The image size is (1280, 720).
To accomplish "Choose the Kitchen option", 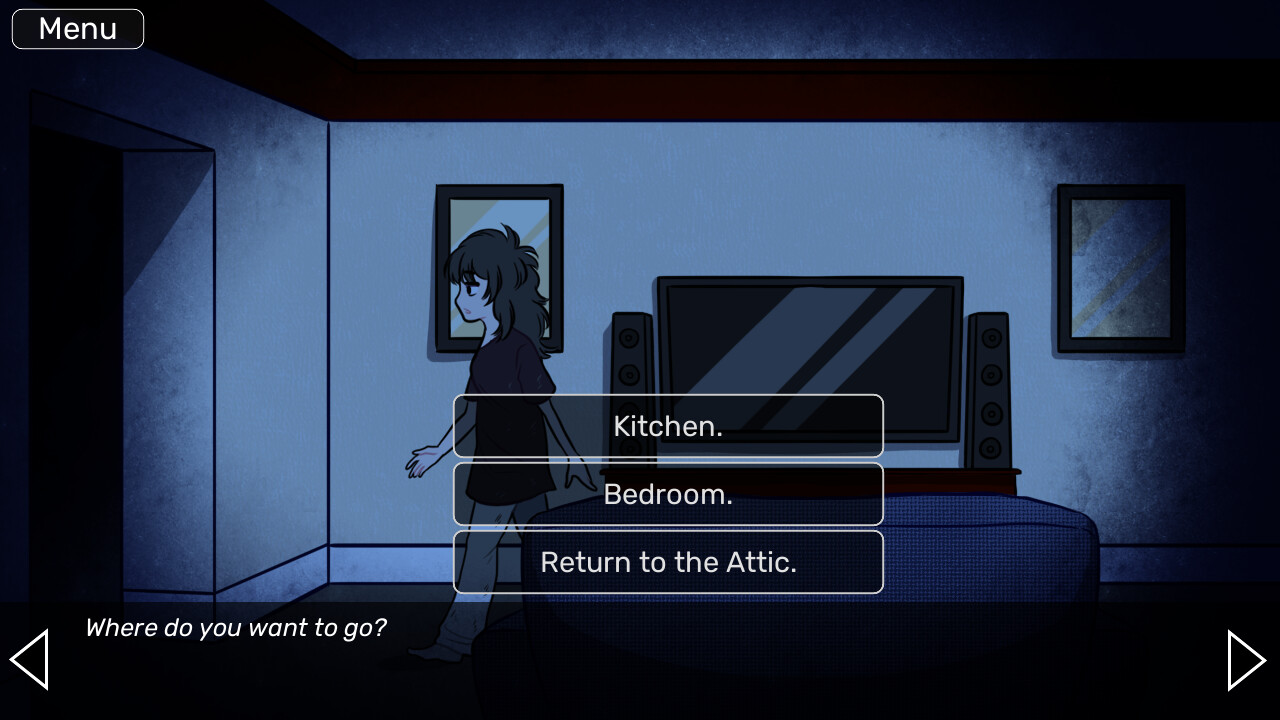I will pos(668,426).
